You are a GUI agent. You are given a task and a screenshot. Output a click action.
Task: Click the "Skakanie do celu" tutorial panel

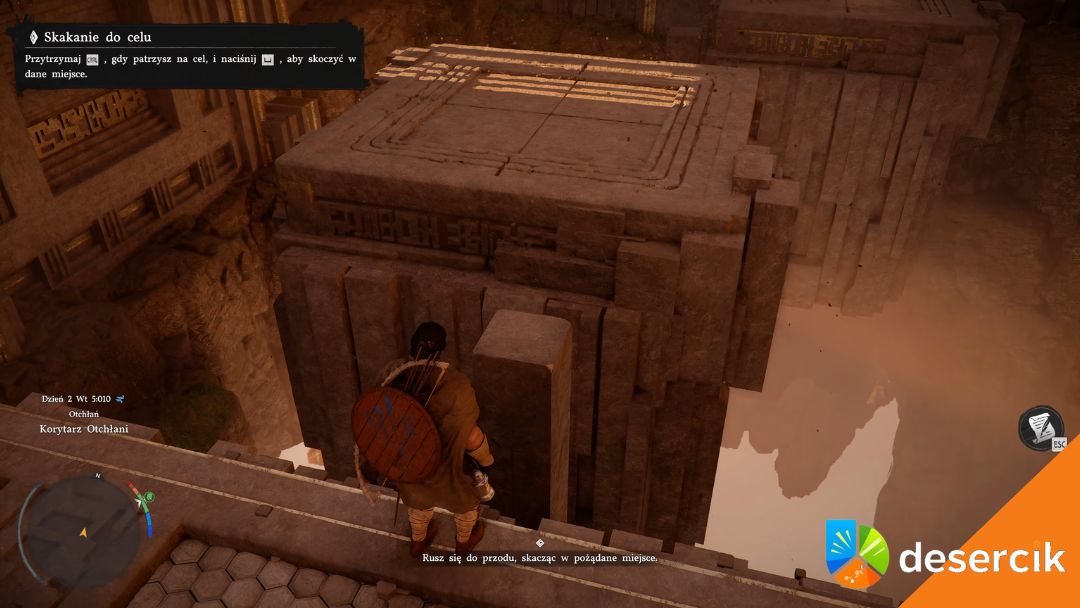pos(187,56)
